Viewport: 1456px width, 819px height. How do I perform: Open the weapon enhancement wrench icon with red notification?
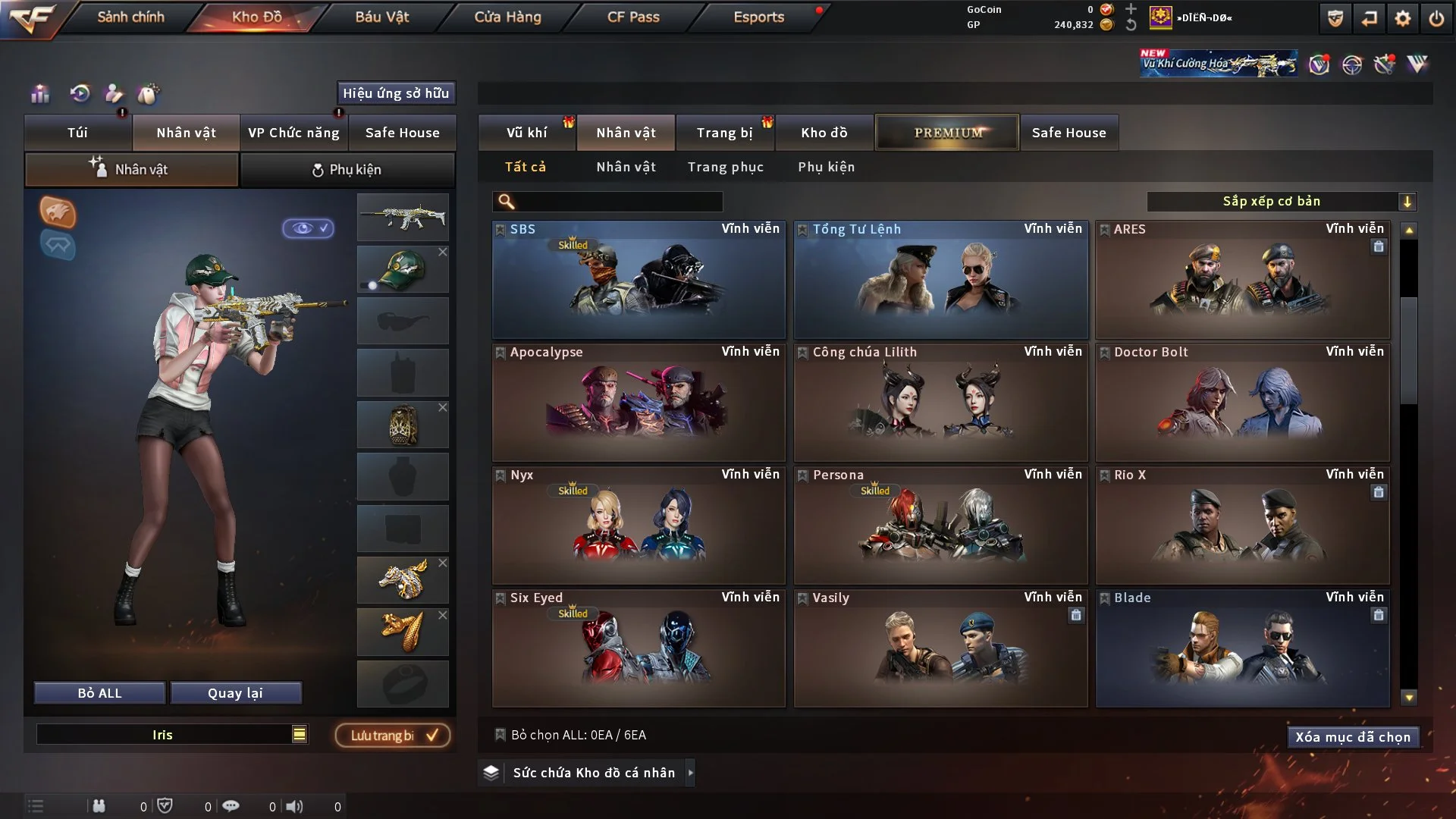point(1385,65)
